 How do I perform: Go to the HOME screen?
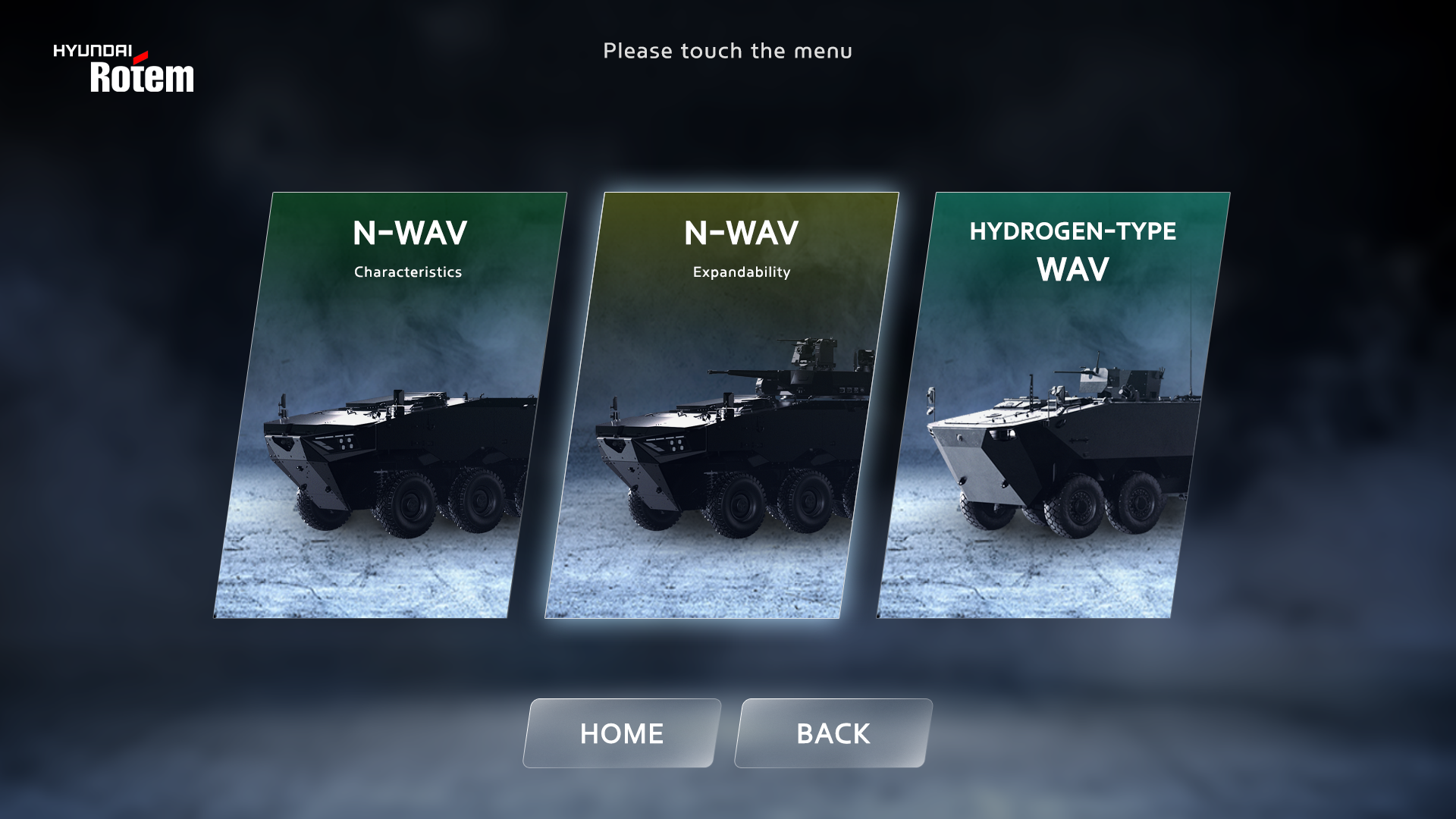point(622,733)
